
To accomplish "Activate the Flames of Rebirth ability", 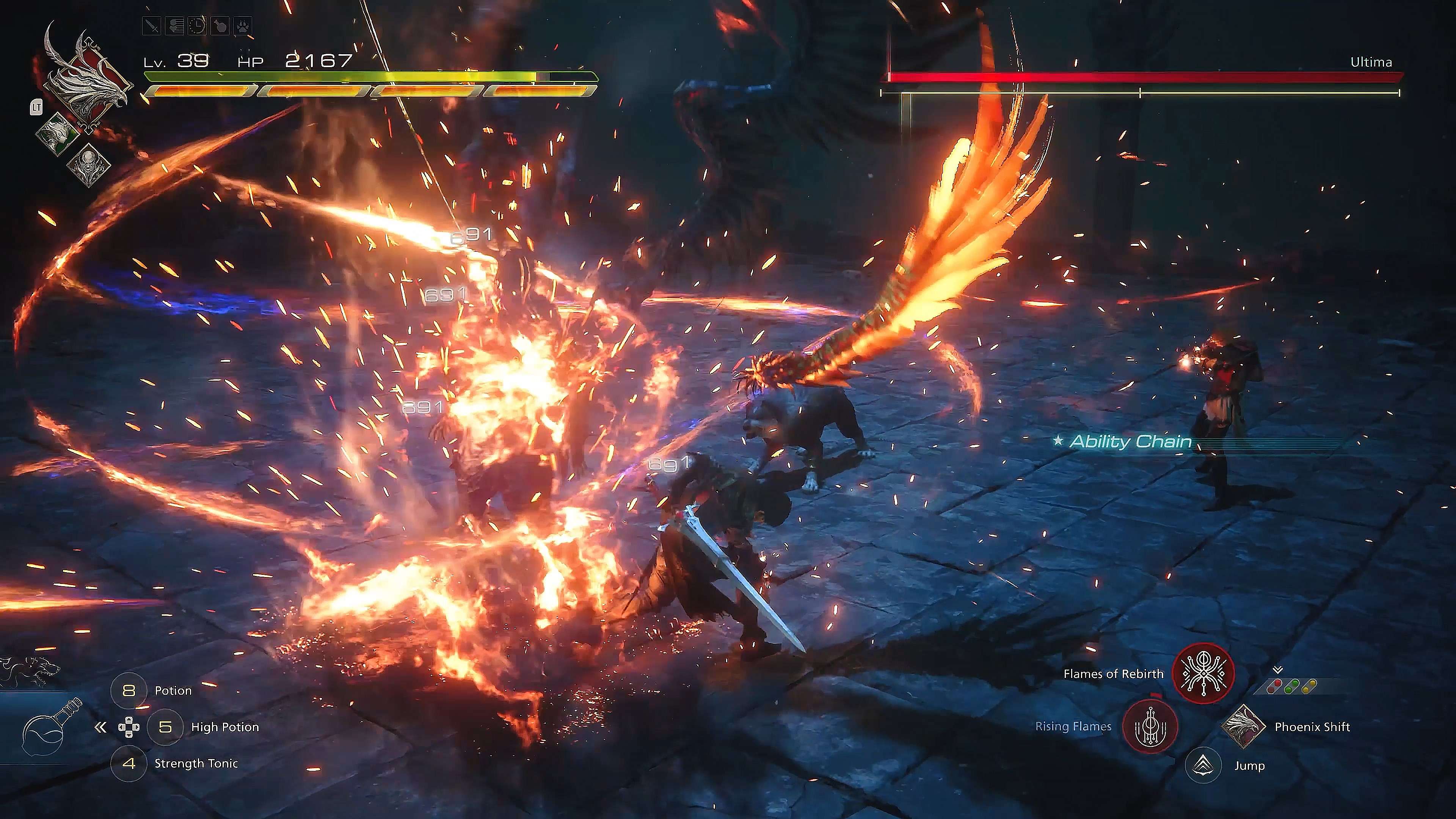I will [x=1203, y=674].
